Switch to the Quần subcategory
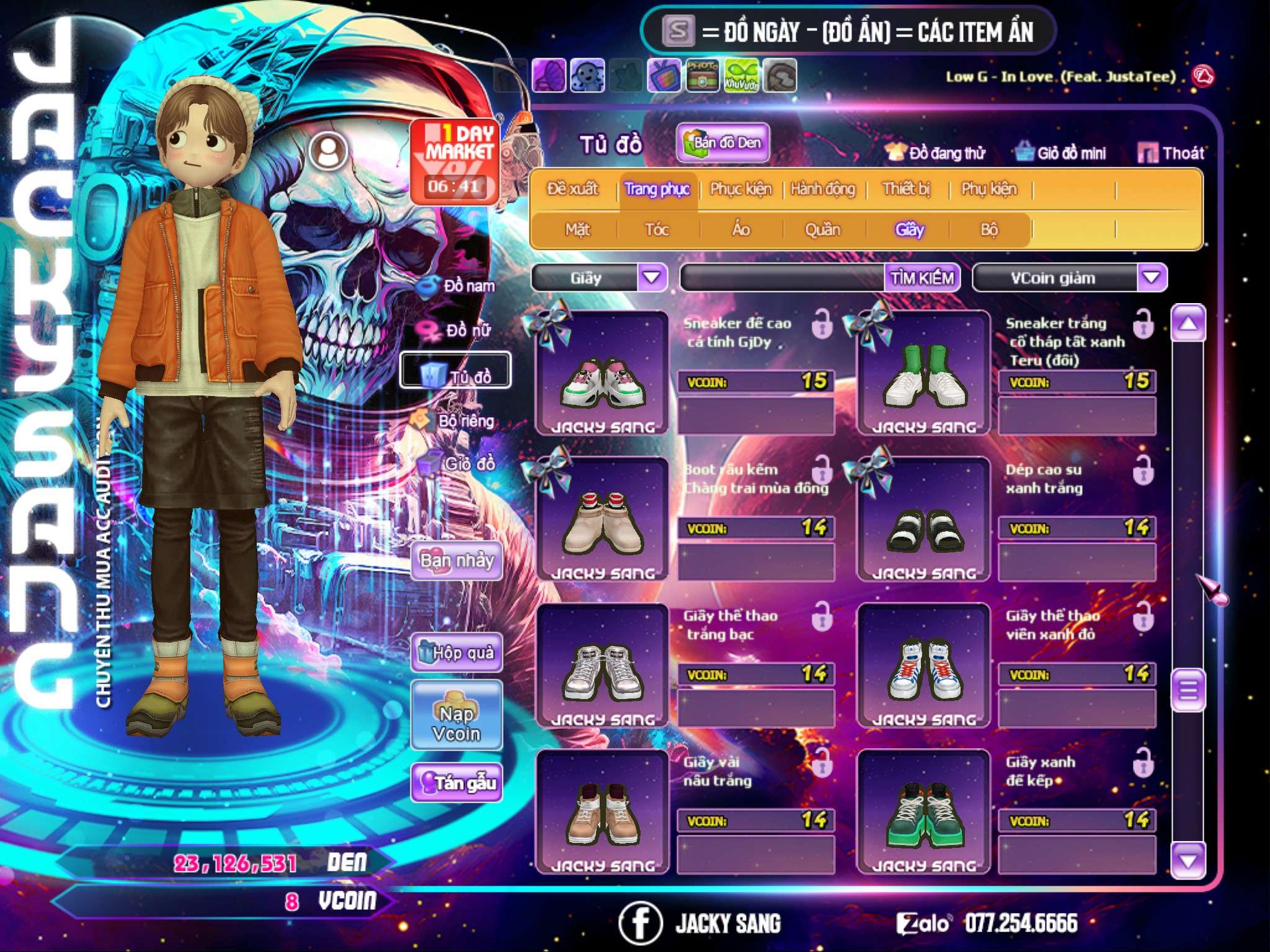This screenshot has width=1270, height=952. 822,230
